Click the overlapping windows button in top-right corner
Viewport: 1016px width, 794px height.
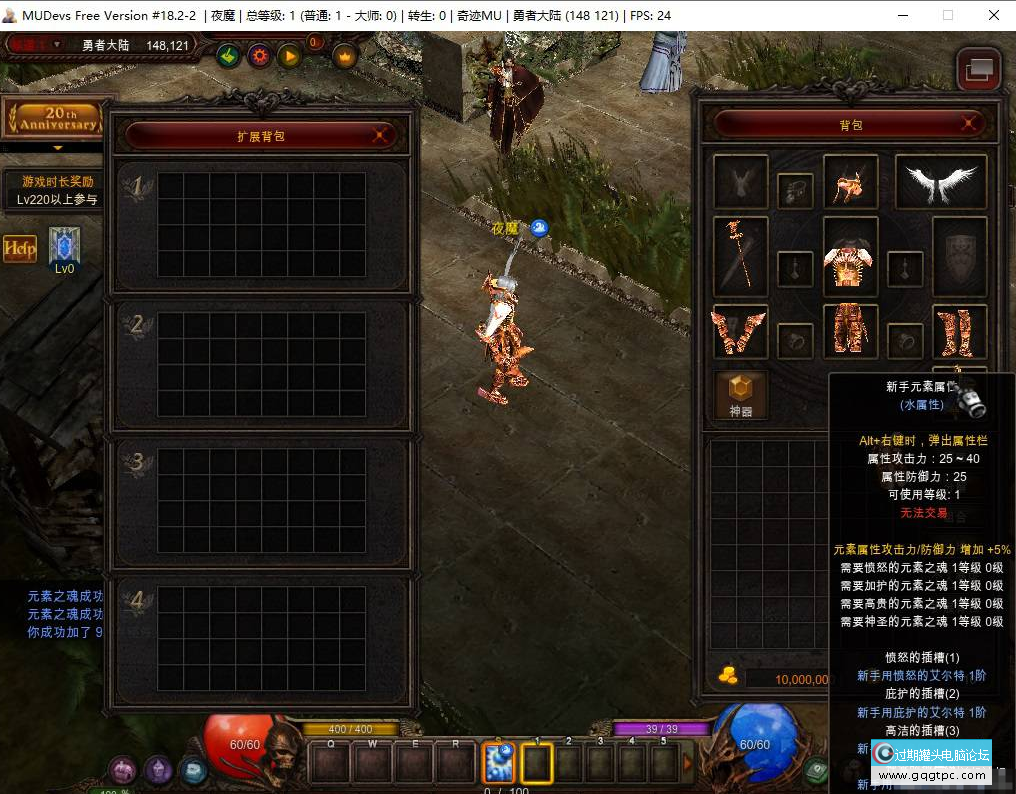click(978, 69)
